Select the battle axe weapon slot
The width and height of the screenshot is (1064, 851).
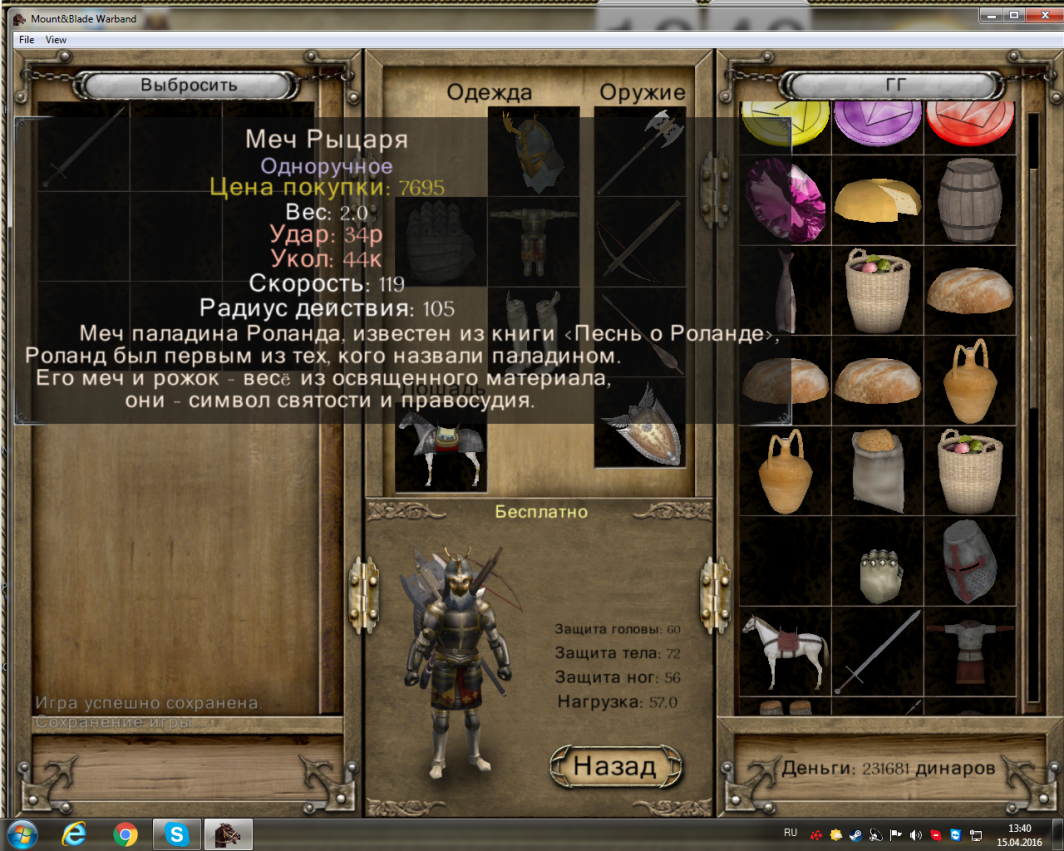(639, 151)
